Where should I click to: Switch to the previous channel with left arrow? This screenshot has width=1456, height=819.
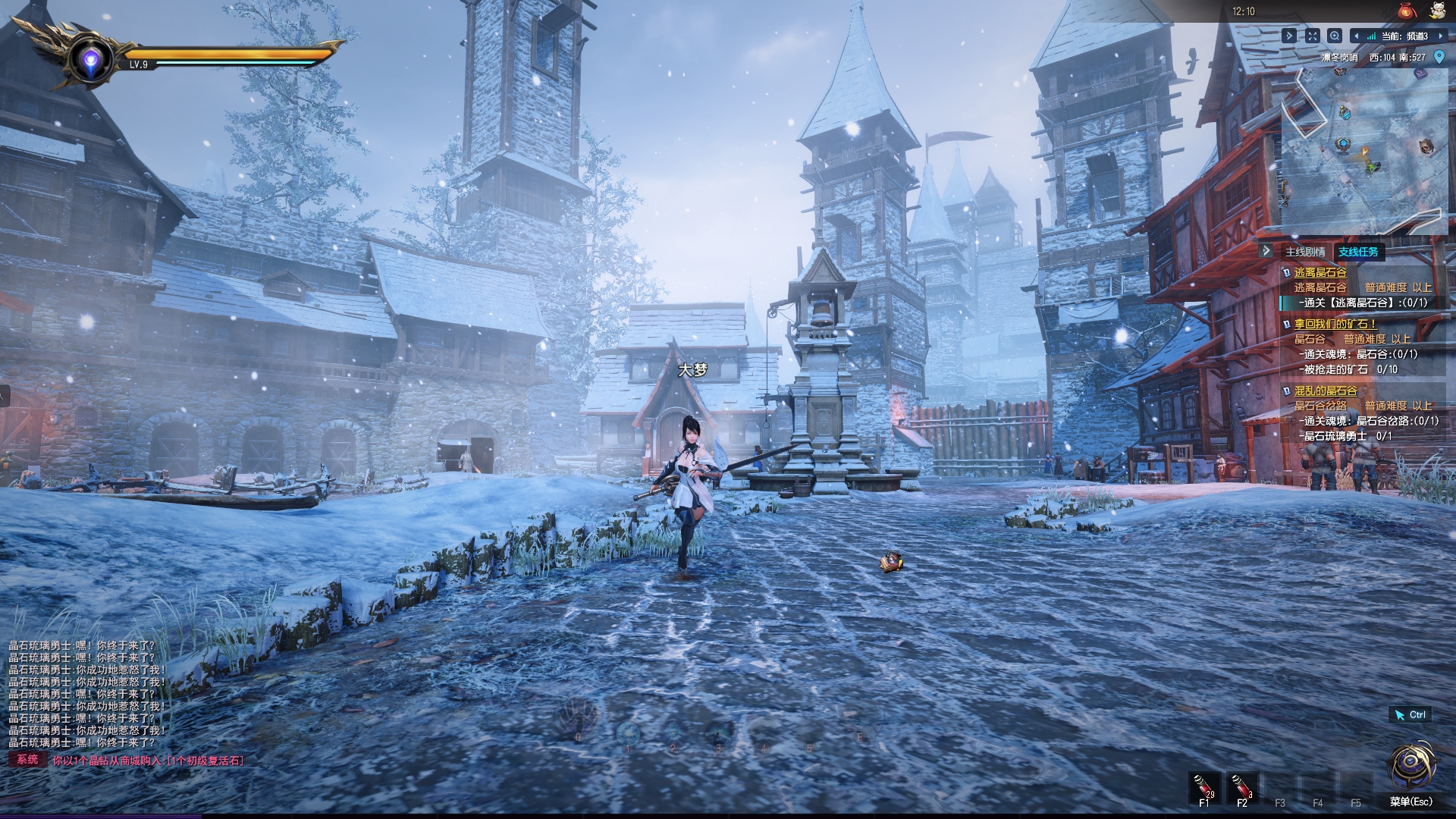click(x=1357, y=36)
